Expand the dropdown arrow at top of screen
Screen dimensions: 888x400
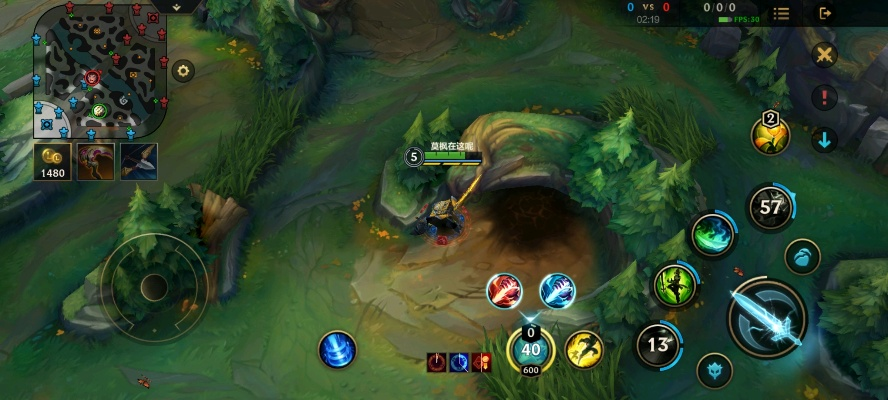[176, 6]
